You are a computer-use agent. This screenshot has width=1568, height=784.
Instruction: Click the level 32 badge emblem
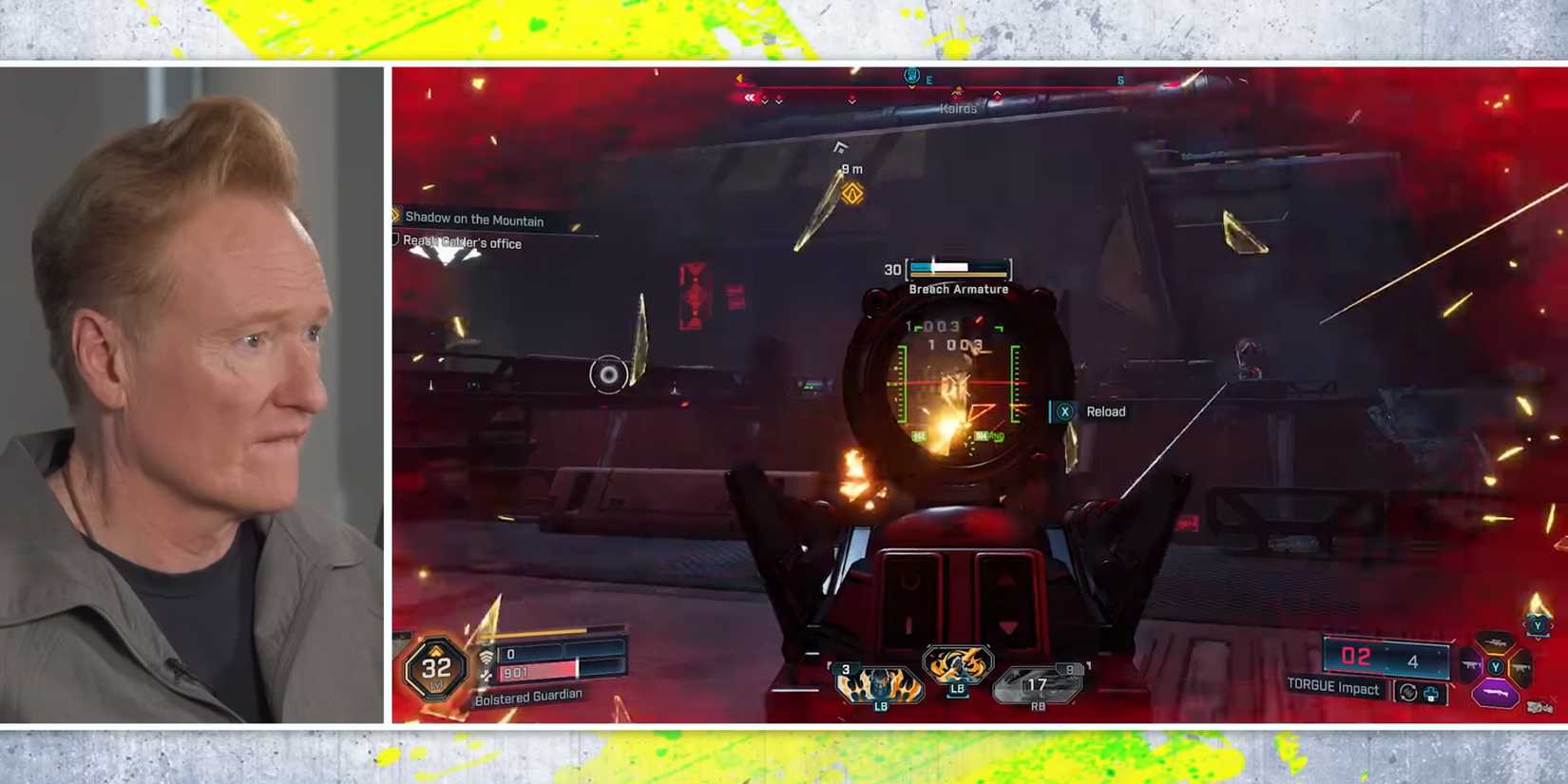437,668
